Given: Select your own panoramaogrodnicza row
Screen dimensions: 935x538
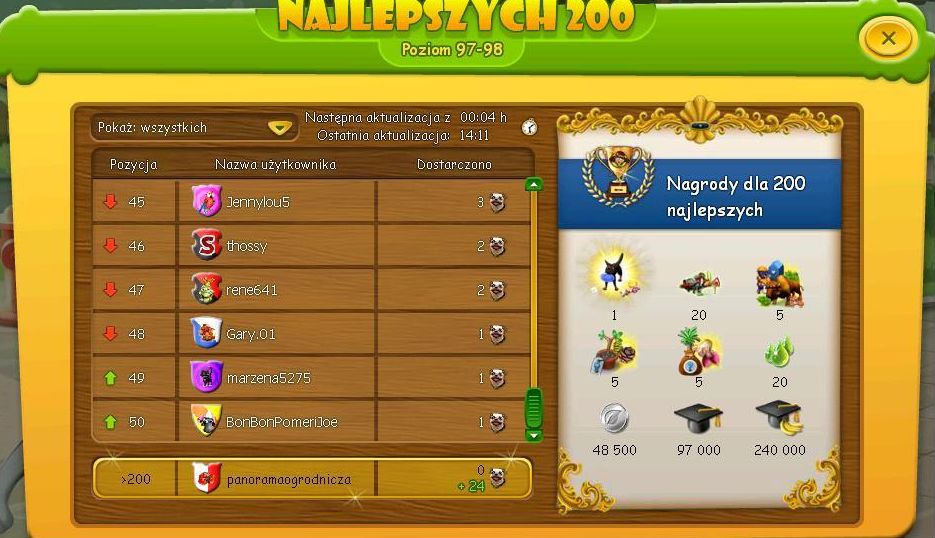Looking at the screenshot, I should tap(312, 479).
